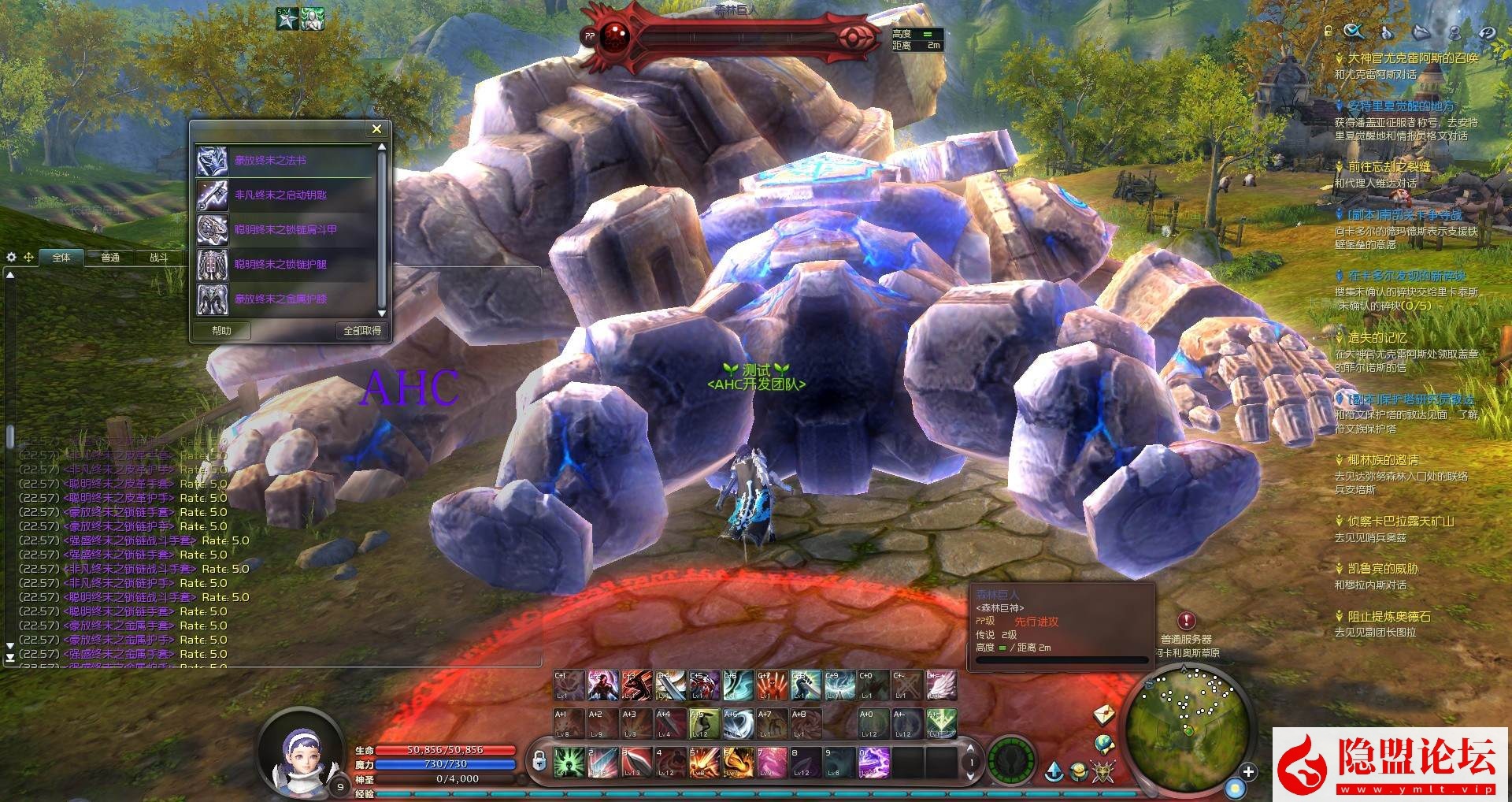Click the minimap plus zoom button
1512x802 pixels.
[x=1248, y=771]
